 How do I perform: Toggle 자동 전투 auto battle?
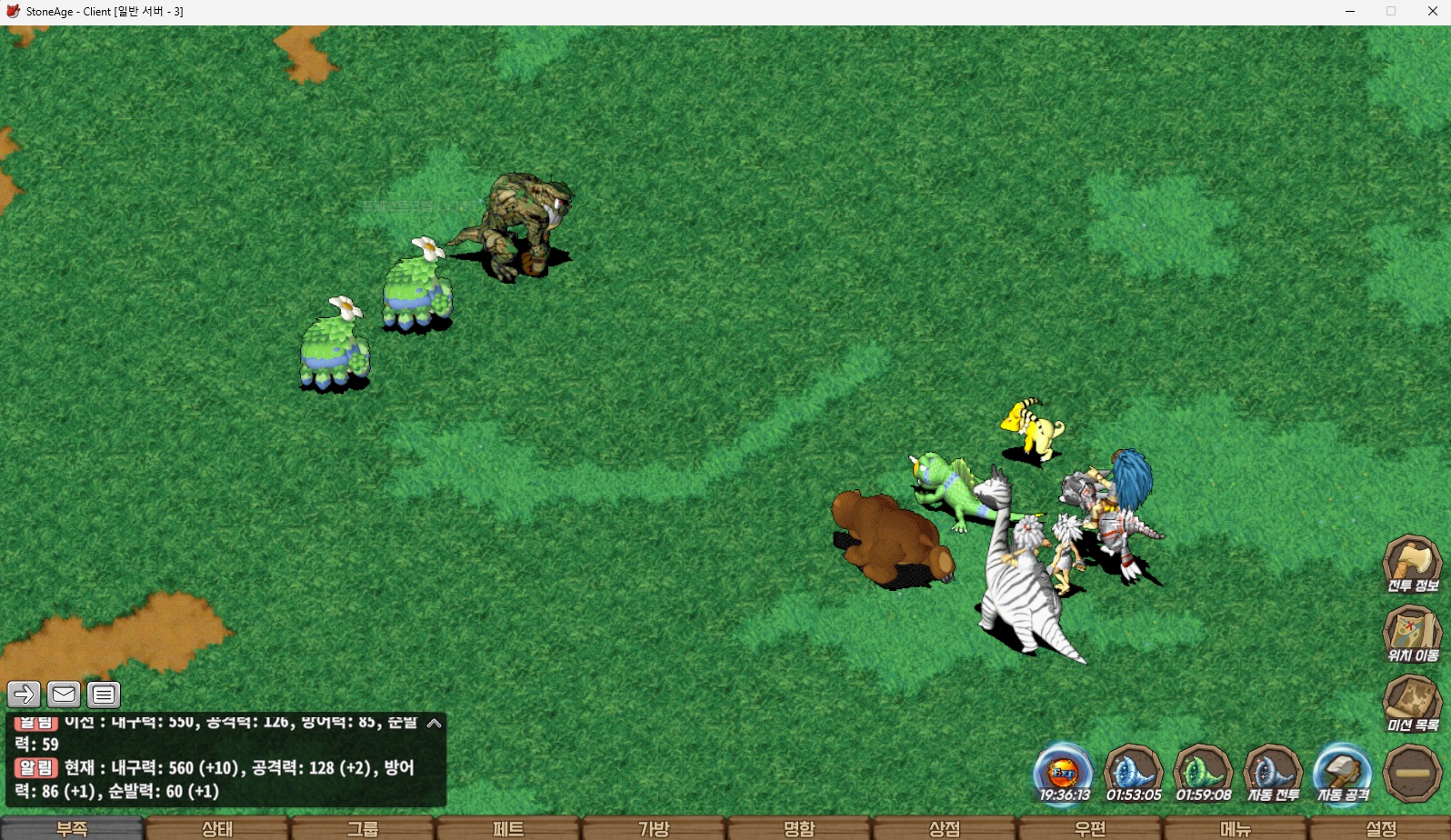click(x=1273, y=773)
